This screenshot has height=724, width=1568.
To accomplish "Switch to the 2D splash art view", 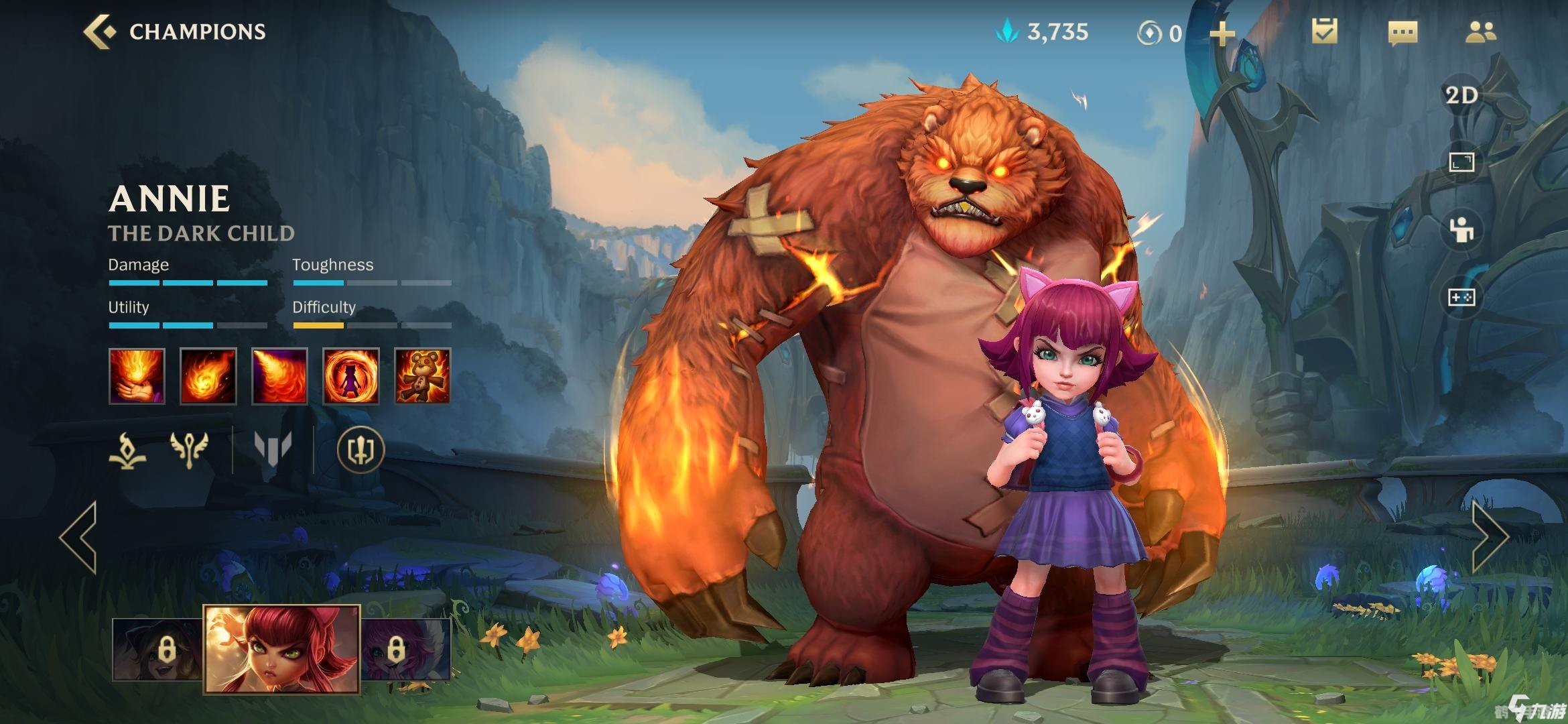I will point(1461,95).
